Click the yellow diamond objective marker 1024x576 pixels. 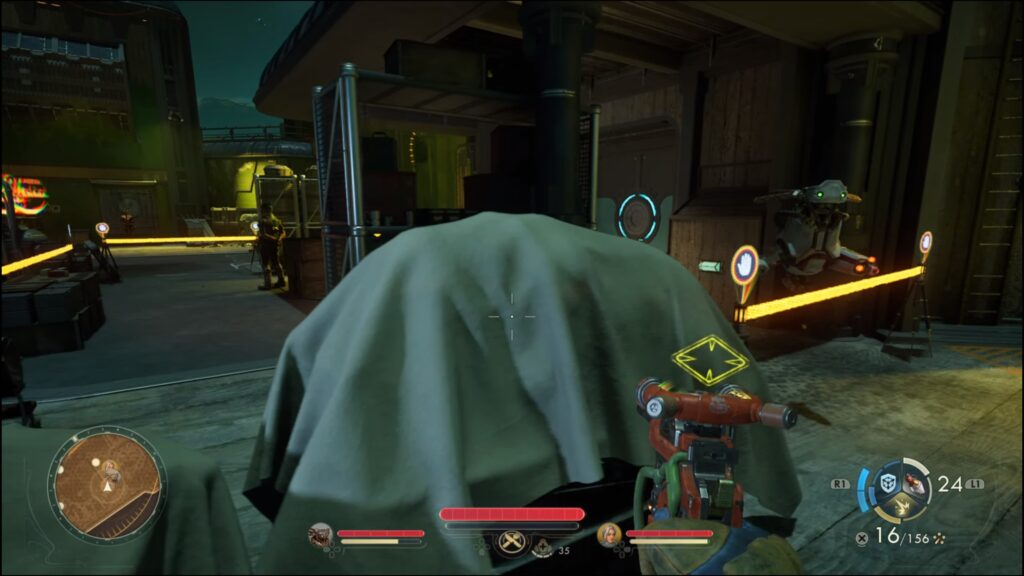tap(709, 359)
